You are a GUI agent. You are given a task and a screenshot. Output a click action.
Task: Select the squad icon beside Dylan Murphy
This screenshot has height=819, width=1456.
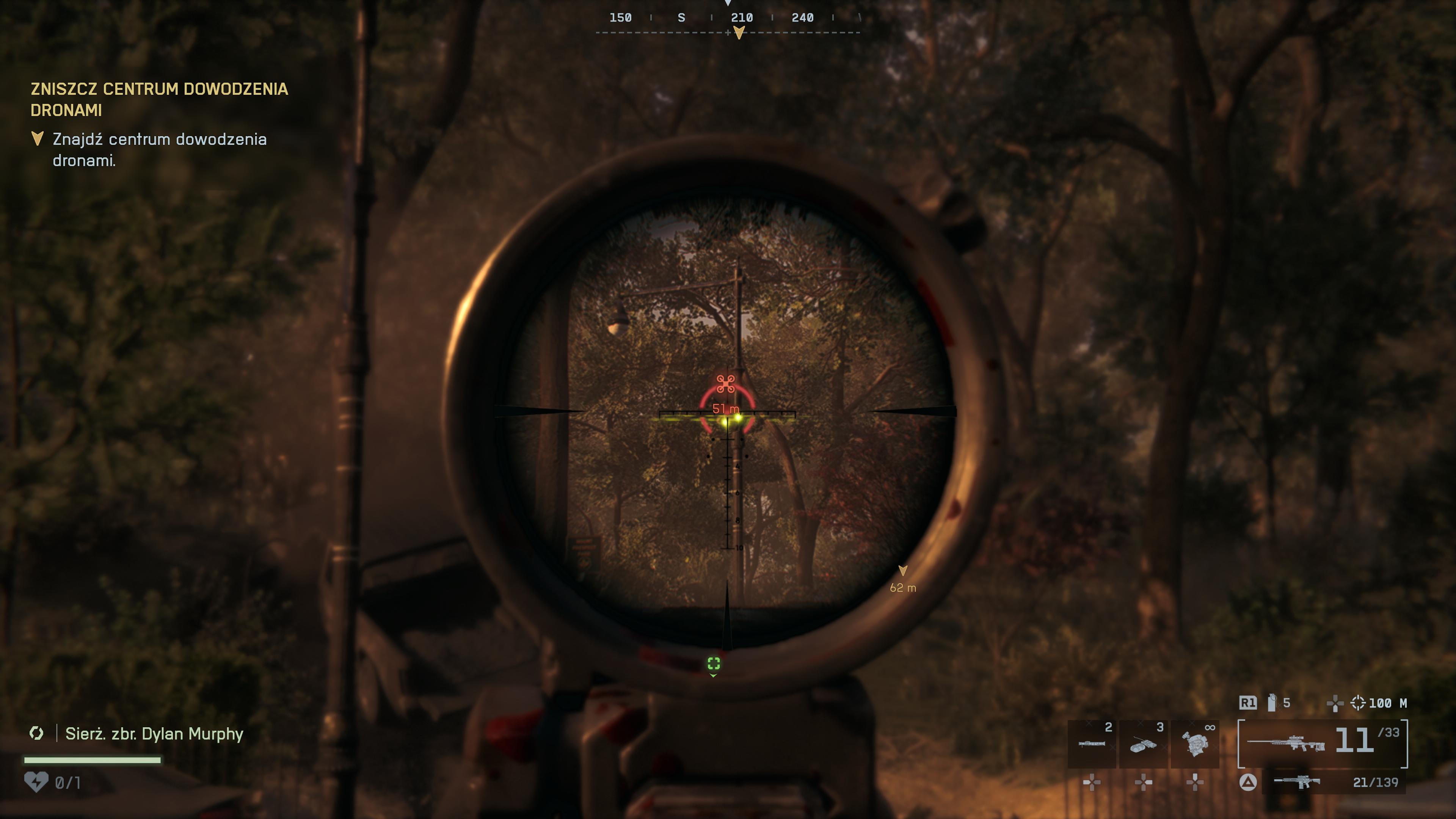[37, 733]
